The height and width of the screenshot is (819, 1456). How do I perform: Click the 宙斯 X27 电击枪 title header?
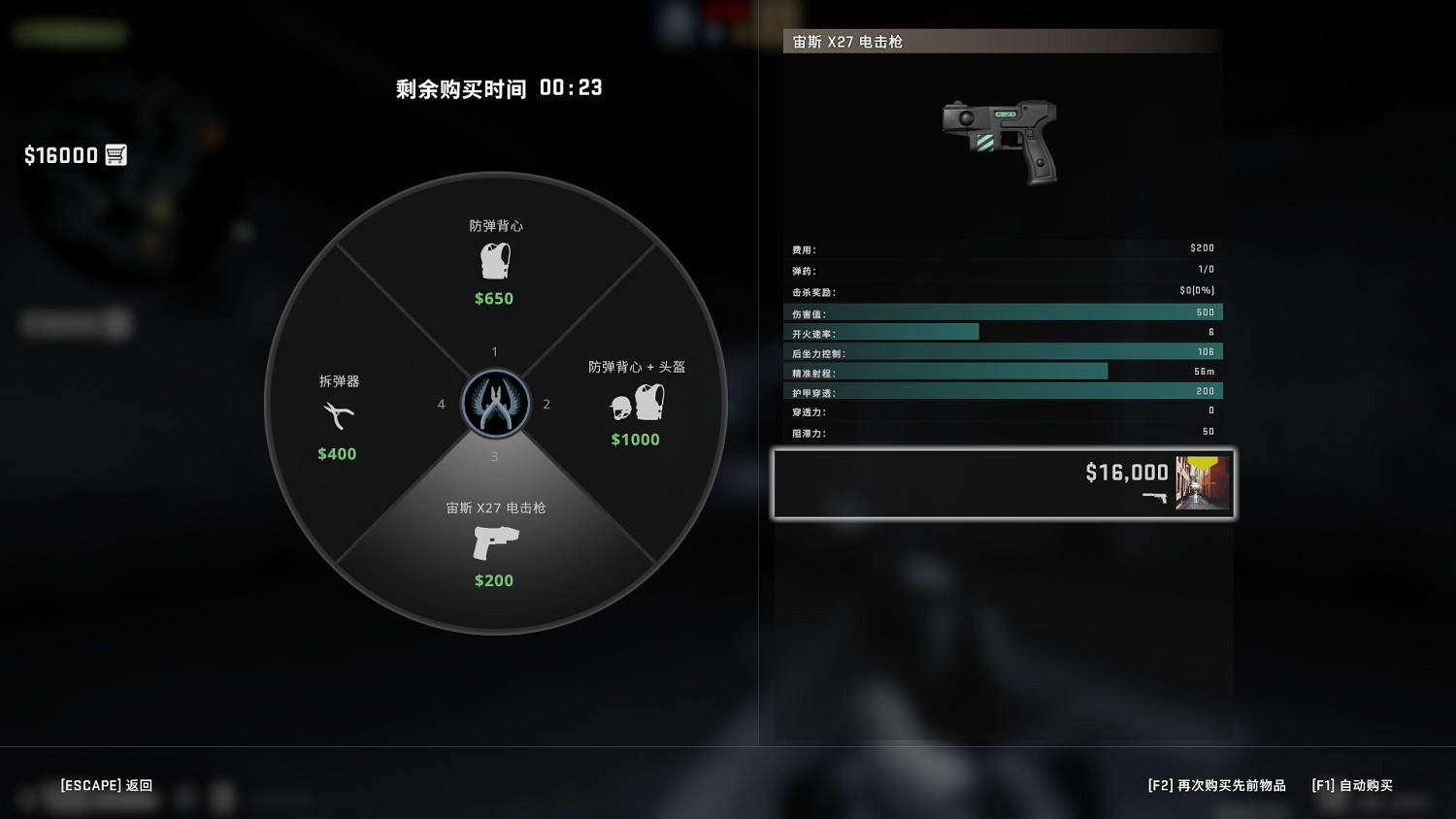point(846,42)
